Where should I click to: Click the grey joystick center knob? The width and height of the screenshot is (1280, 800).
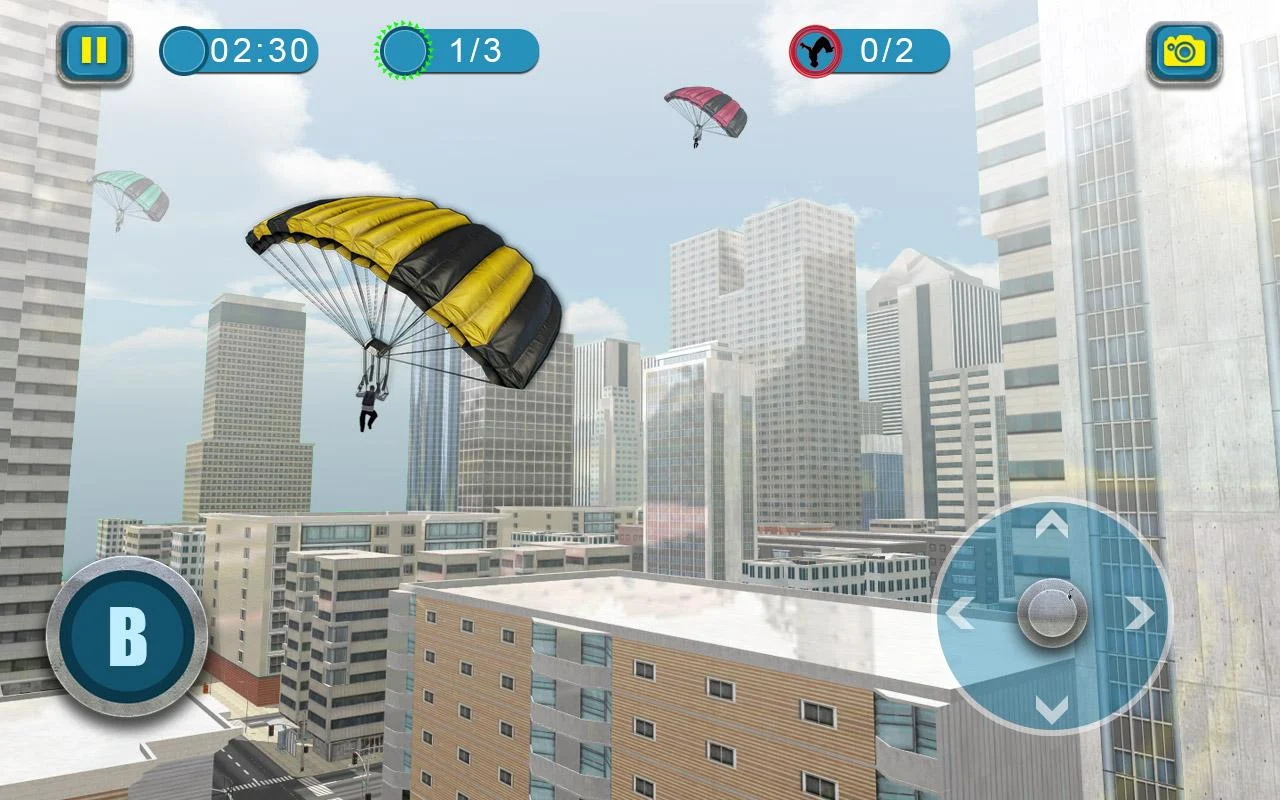1051,612
